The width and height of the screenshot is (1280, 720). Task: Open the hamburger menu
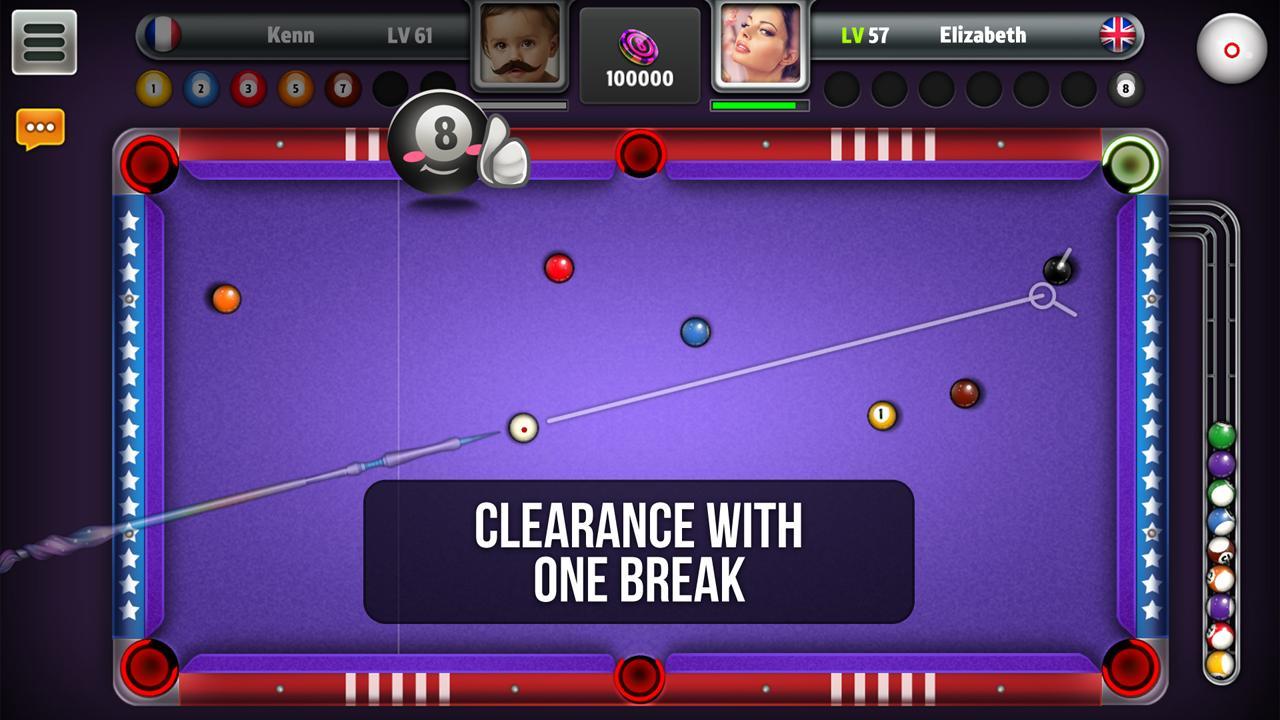[x=44, y=42]
